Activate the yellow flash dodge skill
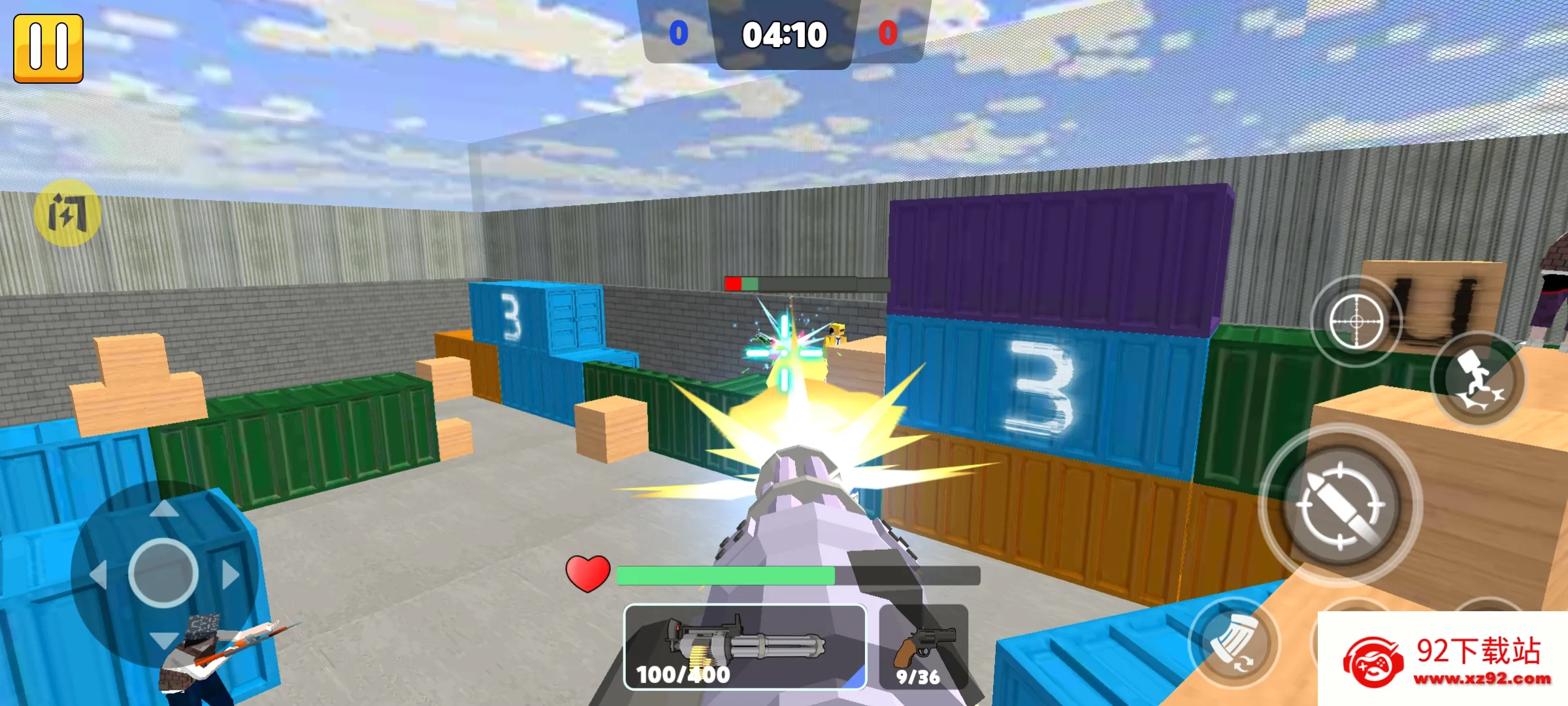Image resolution: width=1568 pixels, height=706 pixels. point(67,213)
